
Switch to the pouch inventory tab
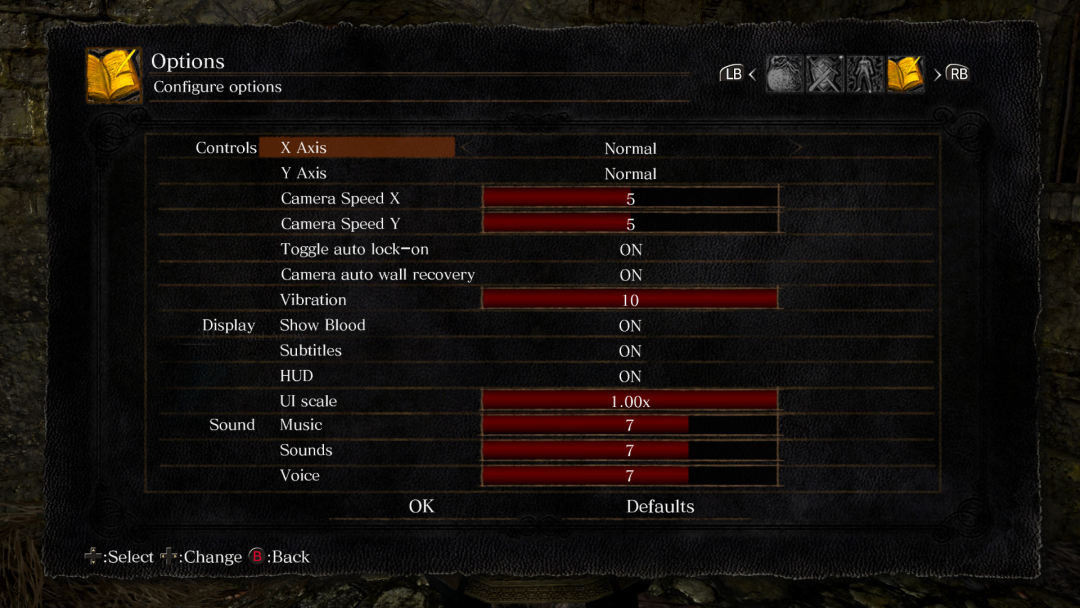click(x=786, y=74)
